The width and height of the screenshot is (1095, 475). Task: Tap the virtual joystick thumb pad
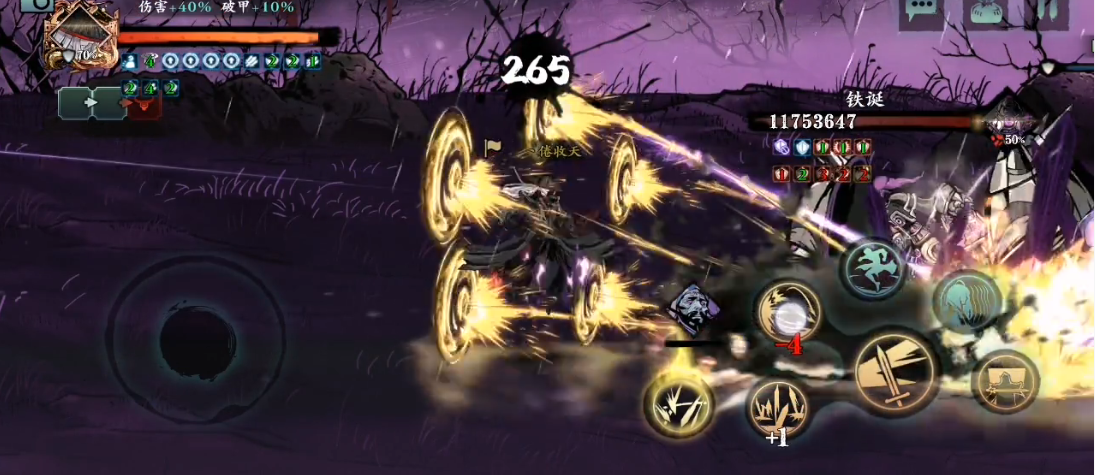click(197, 342)
